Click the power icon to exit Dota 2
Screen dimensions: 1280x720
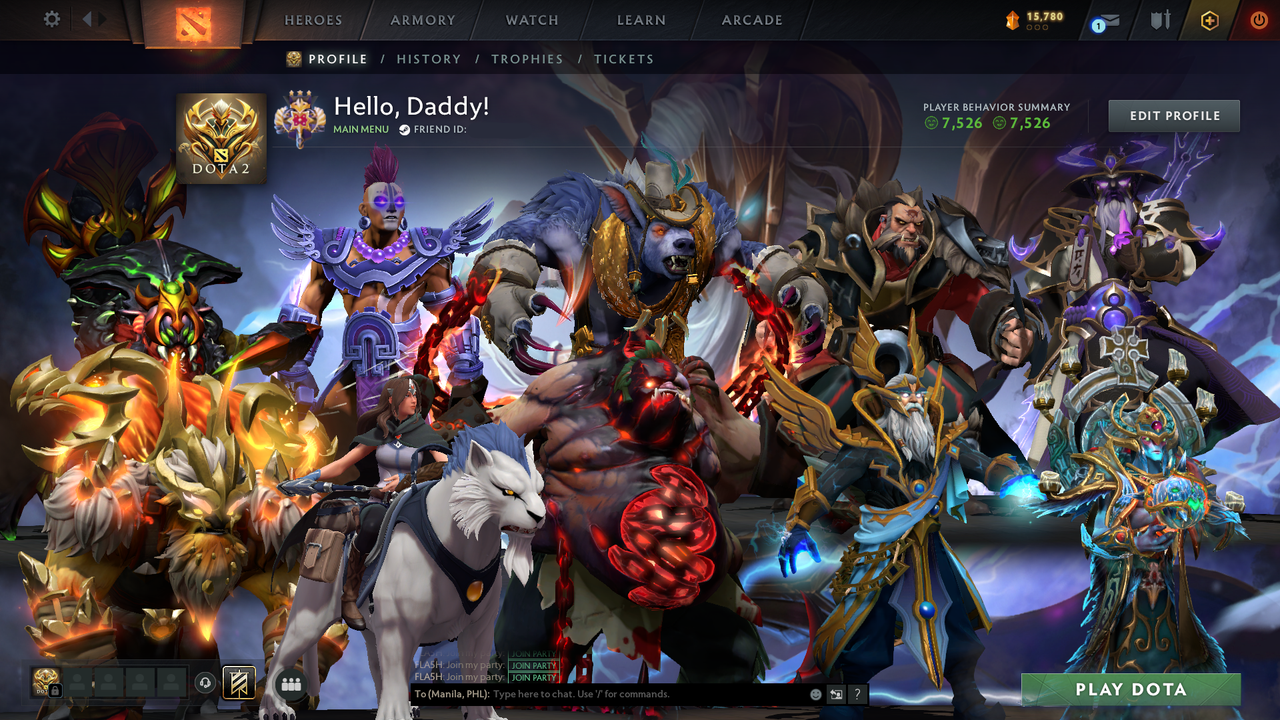(x=1258, y=19)
